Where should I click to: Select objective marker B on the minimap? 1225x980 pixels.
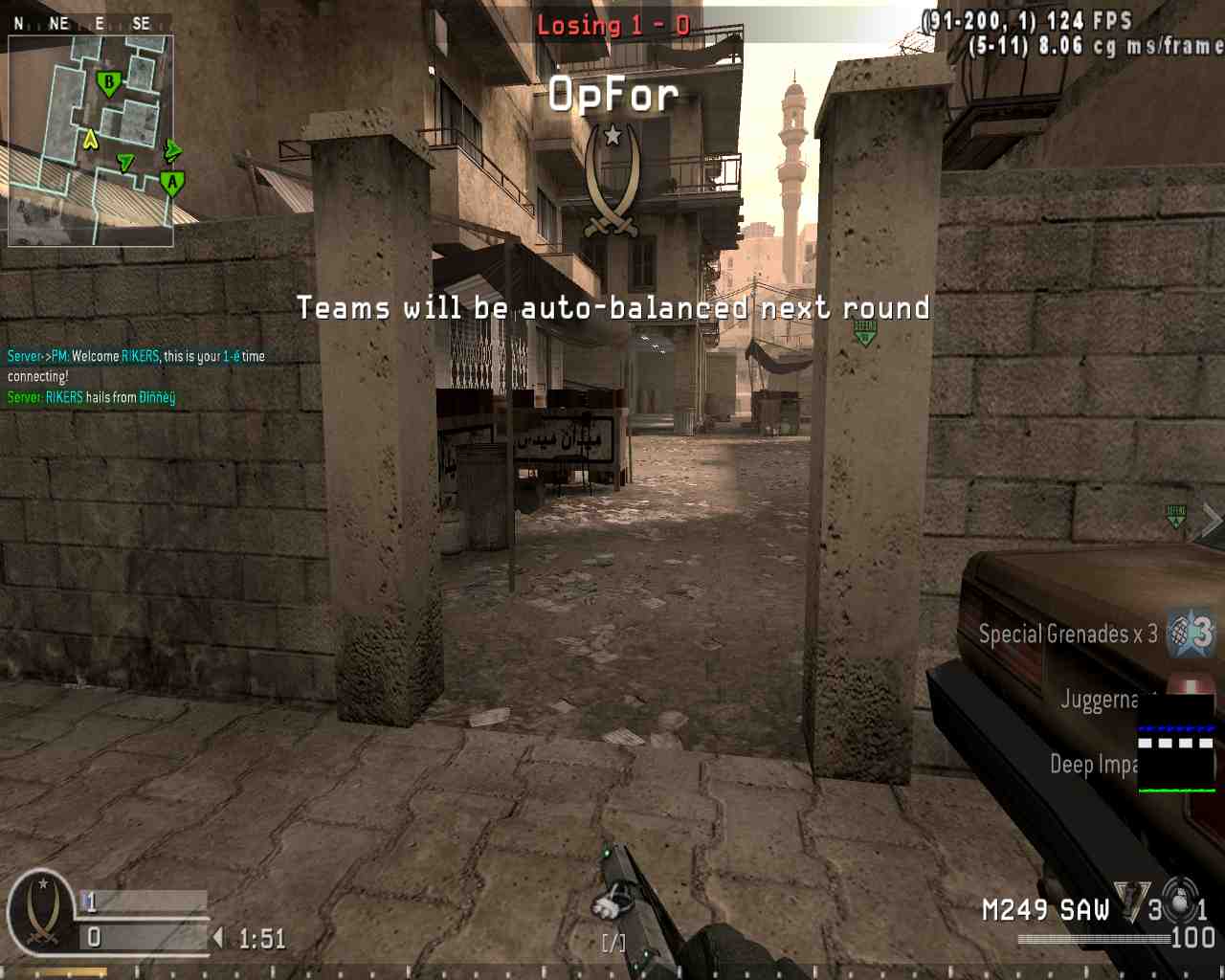point(108,84)
